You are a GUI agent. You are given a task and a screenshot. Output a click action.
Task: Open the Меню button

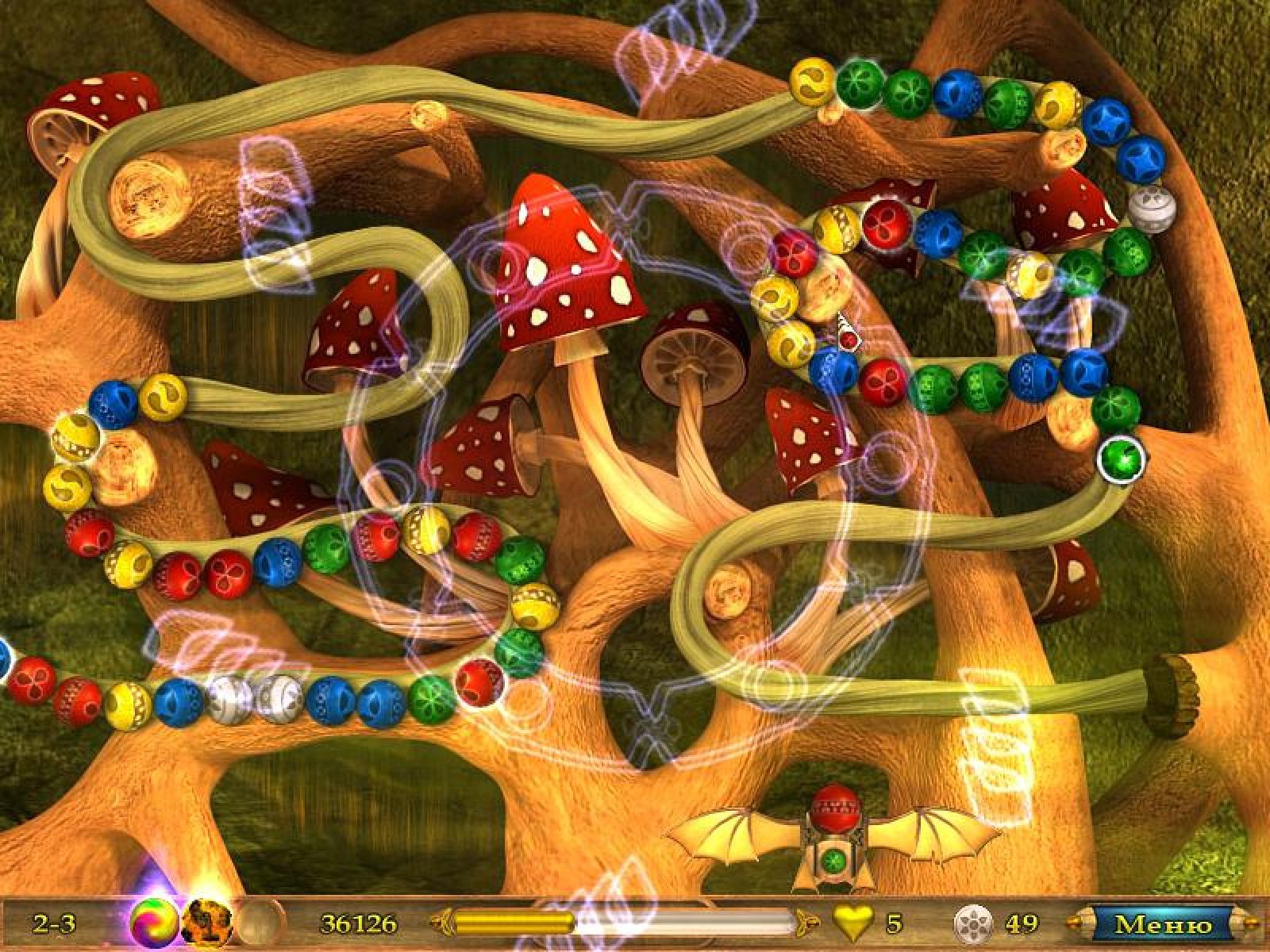1162,924
